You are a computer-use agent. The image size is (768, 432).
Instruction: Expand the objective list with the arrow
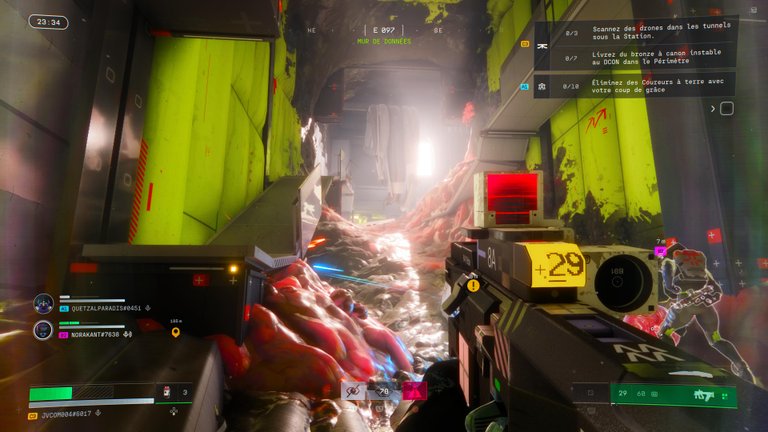pos(713,108)
